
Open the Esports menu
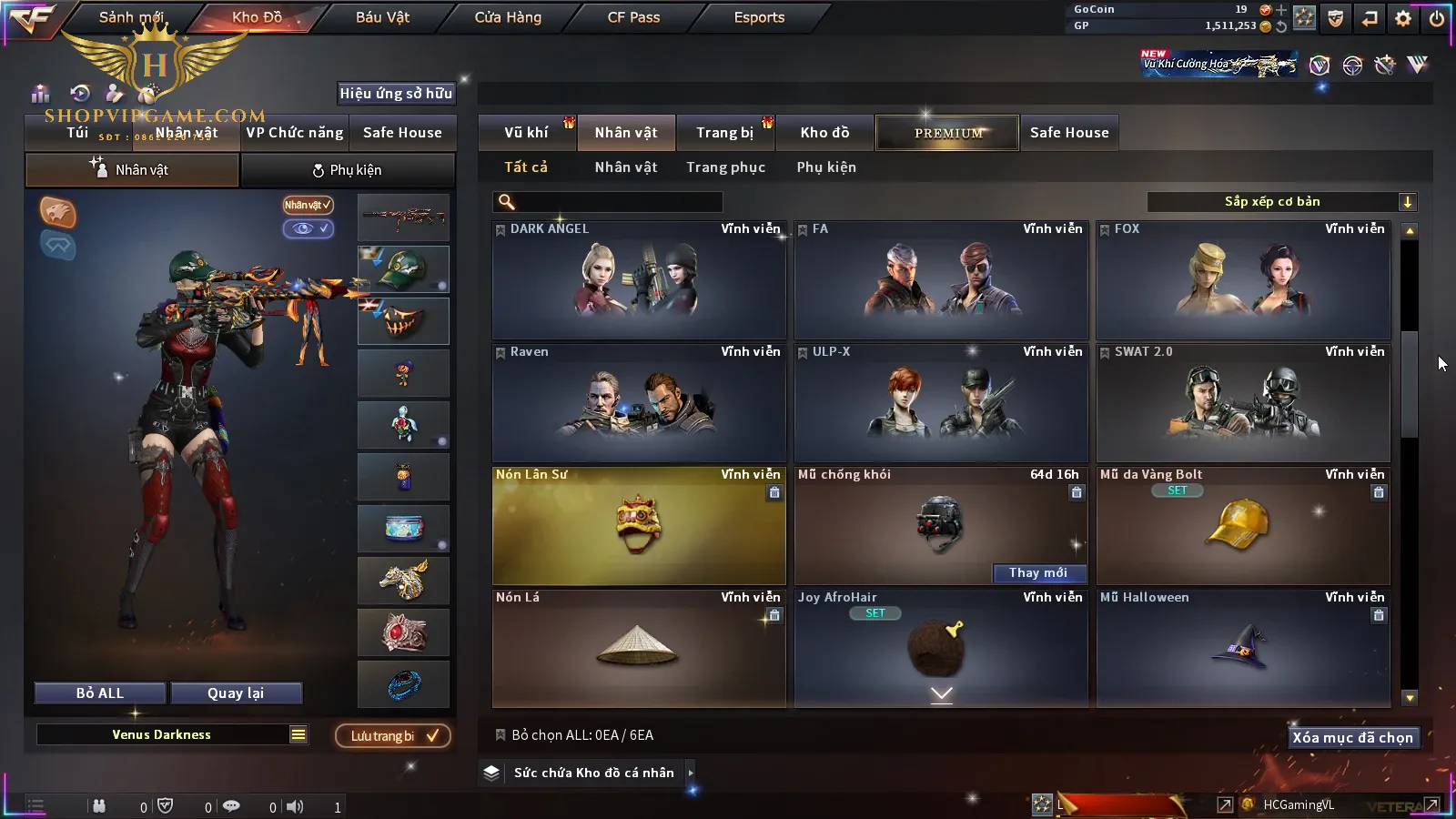point(759,17)
